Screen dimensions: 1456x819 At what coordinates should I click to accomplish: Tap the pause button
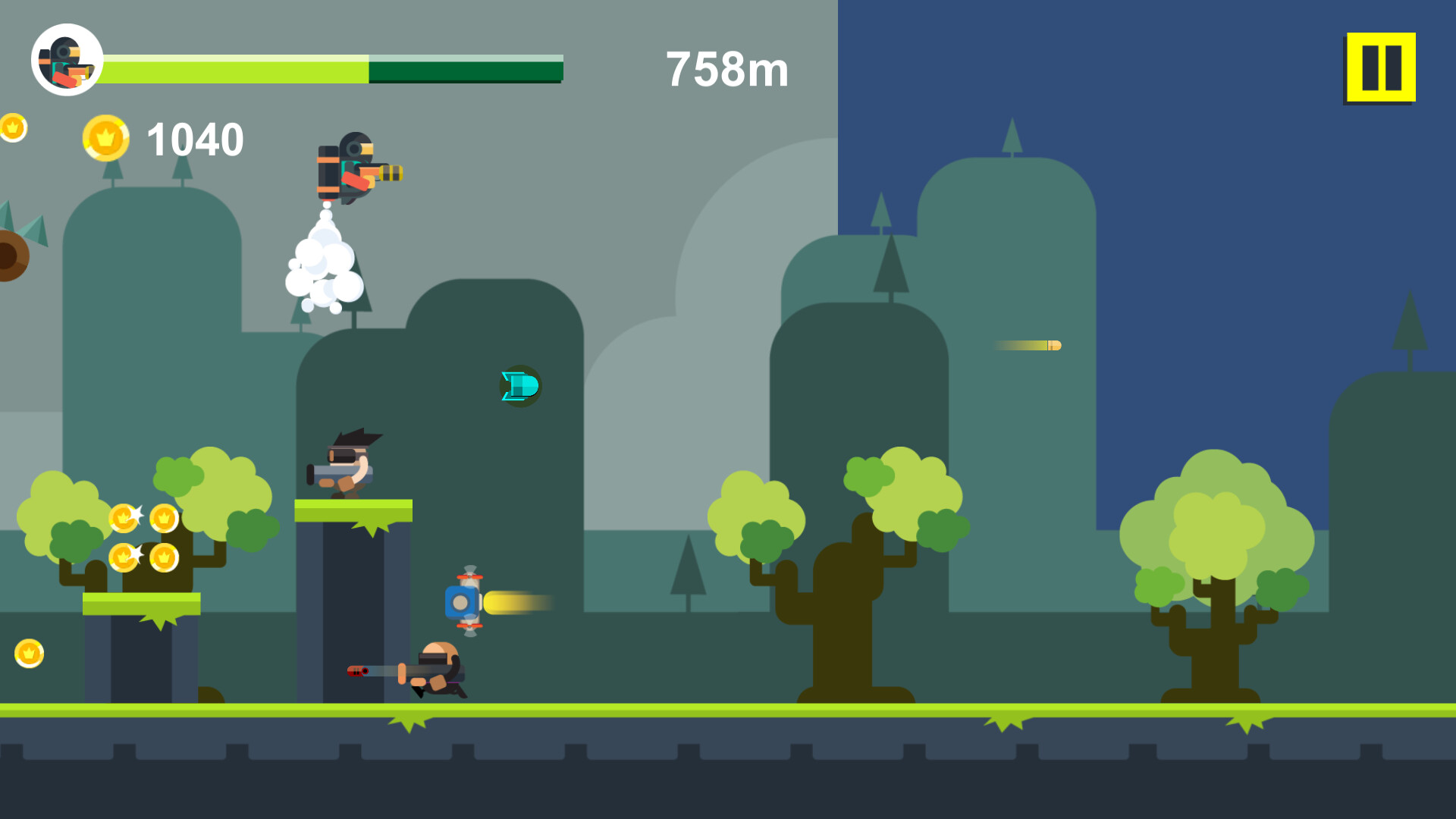1379,67
